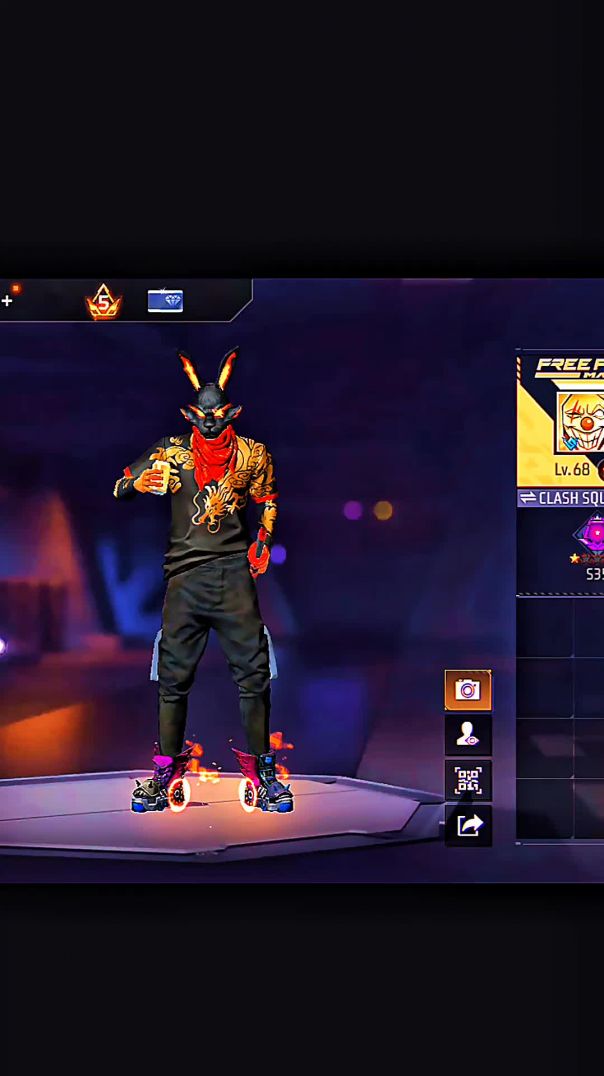604x1076 pixels.
Task: Tap the camera screenshot button
Action: click(x=467, y=690)
